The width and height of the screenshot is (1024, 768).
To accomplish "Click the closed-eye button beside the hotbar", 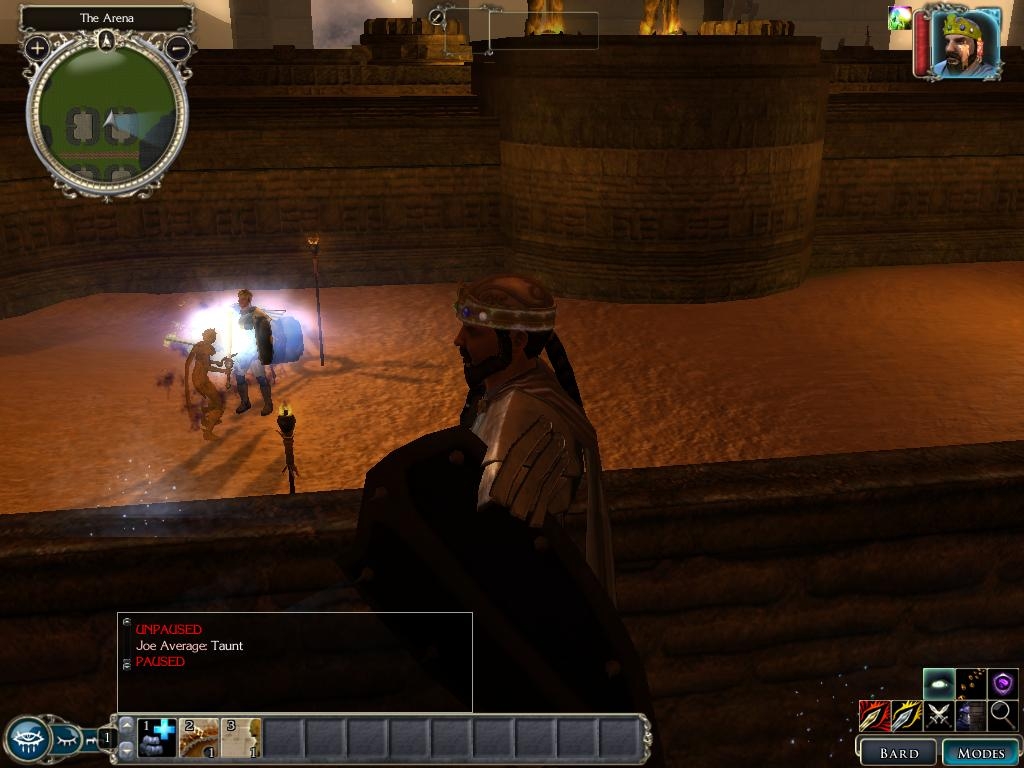I will click(66, 740).
